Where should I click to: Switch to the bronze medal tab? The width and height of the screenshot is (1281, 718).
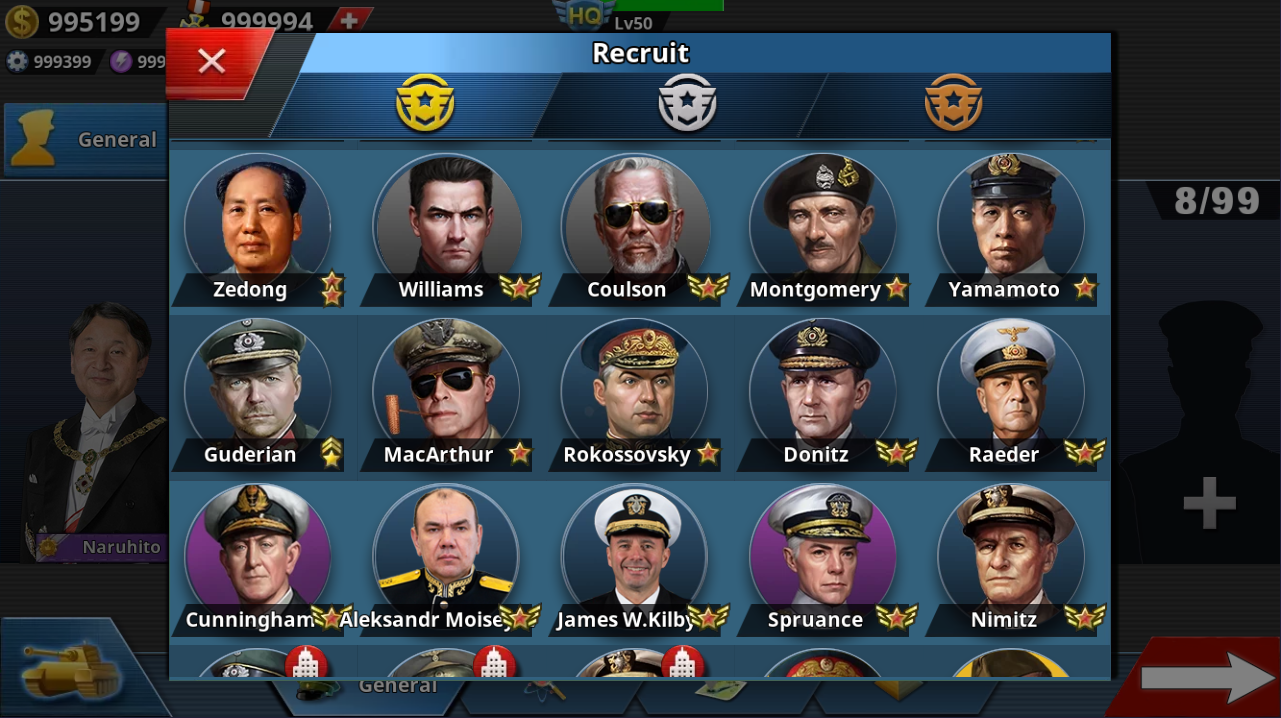coord(953,103)
